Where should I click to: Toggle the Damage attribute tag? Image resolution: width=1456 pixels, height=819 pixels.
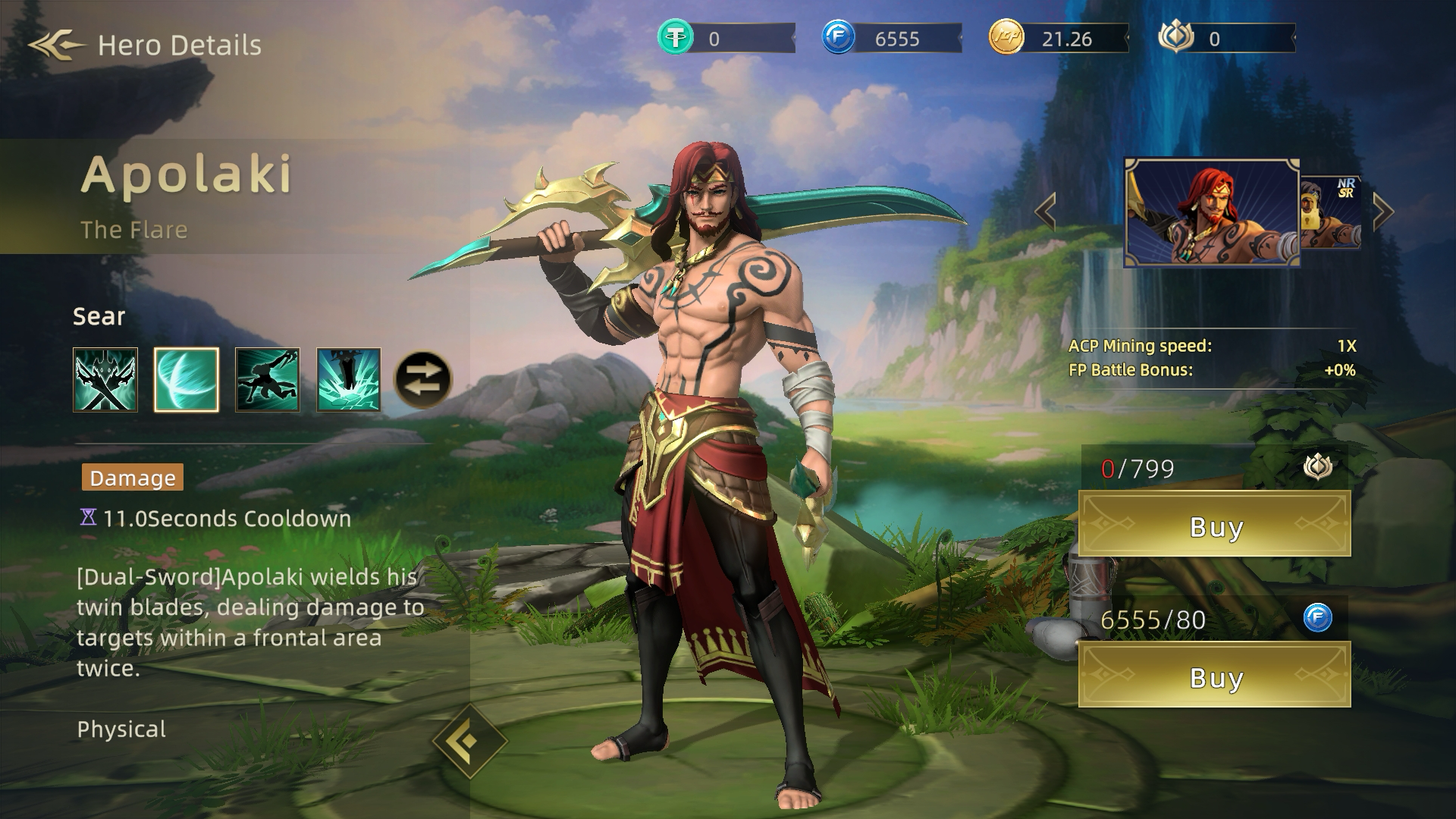(x=132, y=478)
